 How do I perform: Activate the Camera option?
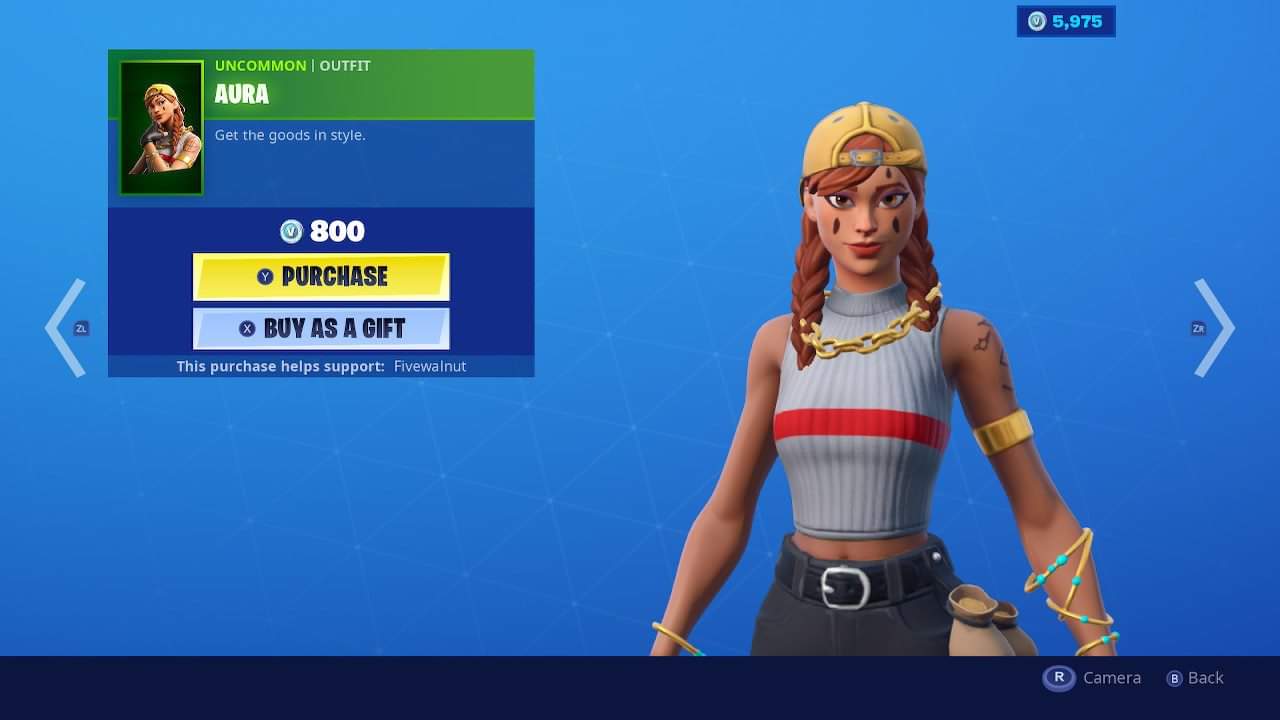1112,678
